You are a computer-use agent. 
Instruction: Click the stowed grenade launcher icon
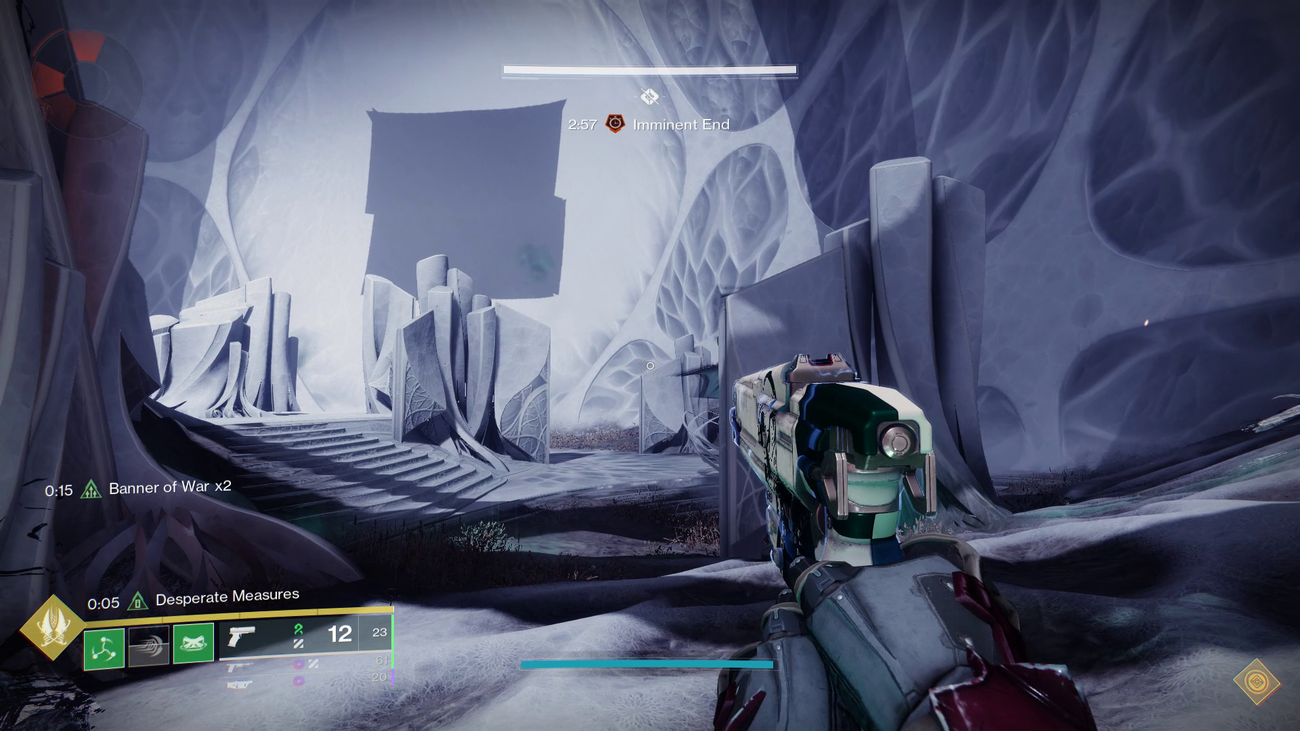(x=237, y=685)
